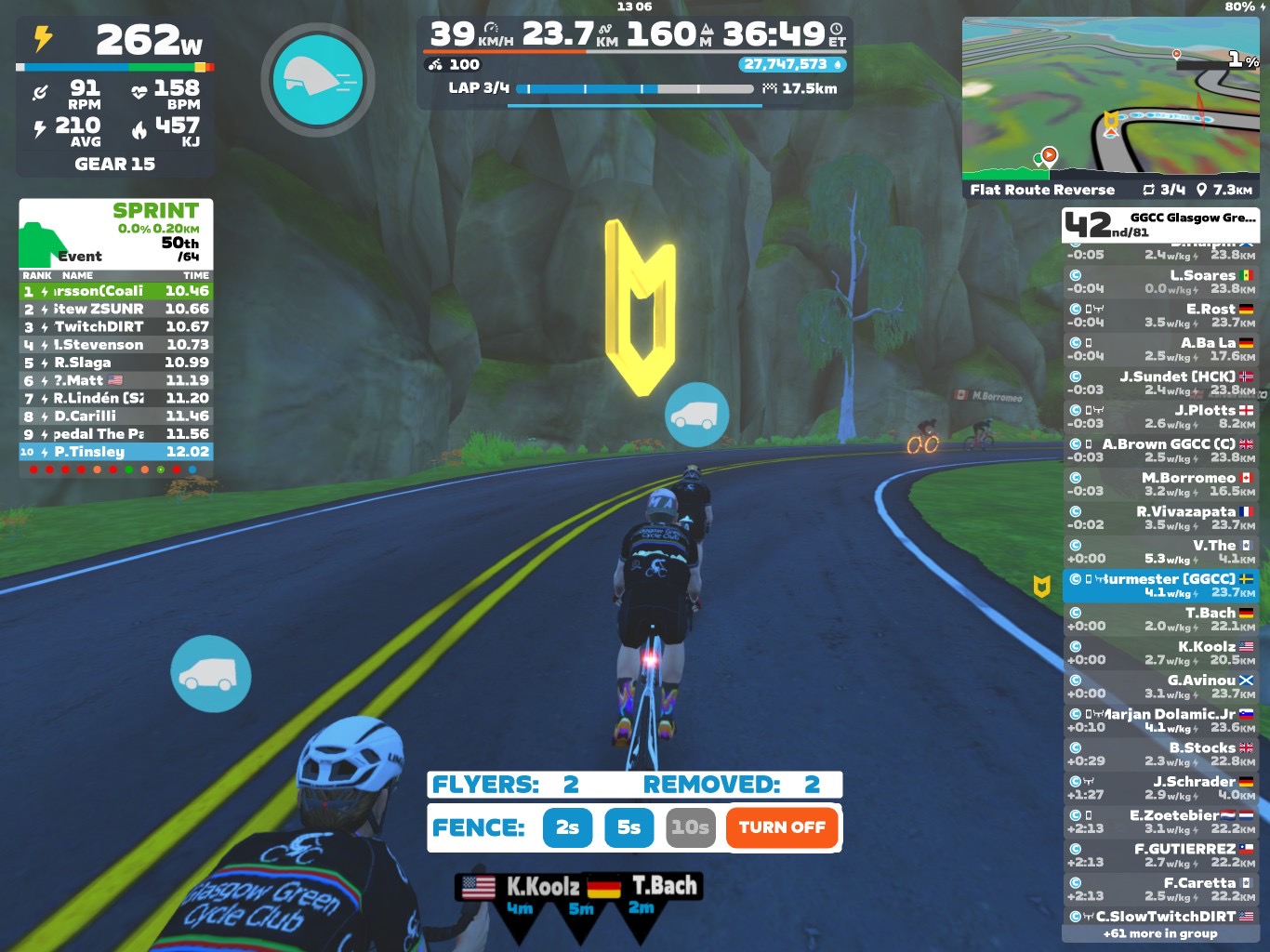Choose F.GUTIERREZ from riders list
The image size is (1270, 952).
[1160, 855]
